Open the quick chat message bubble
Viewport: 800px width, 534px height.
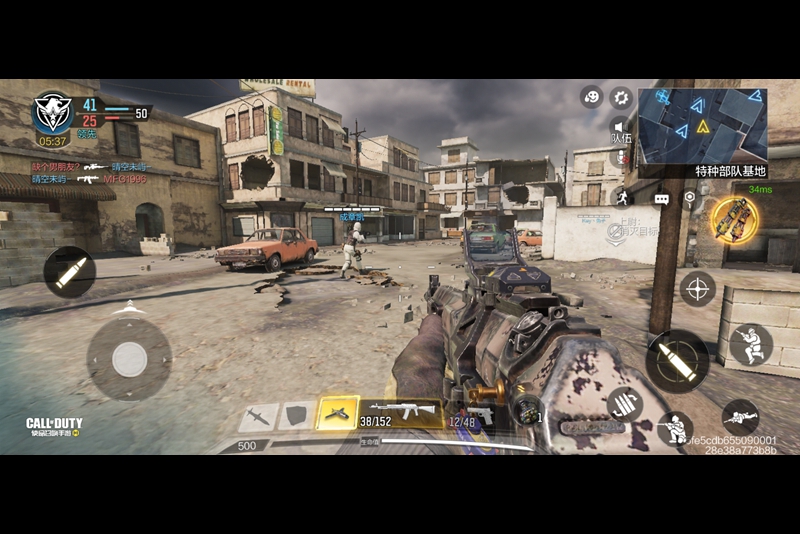(x=661, y=199)
